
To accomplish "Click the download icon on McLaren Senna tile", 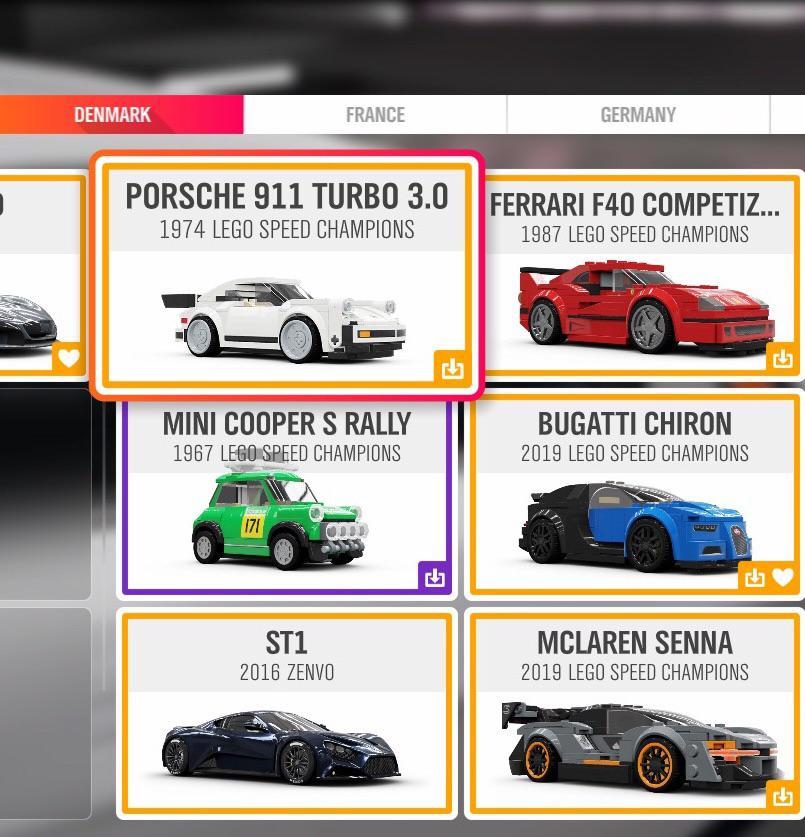I will pyautogui.click(x=782, y=796).
